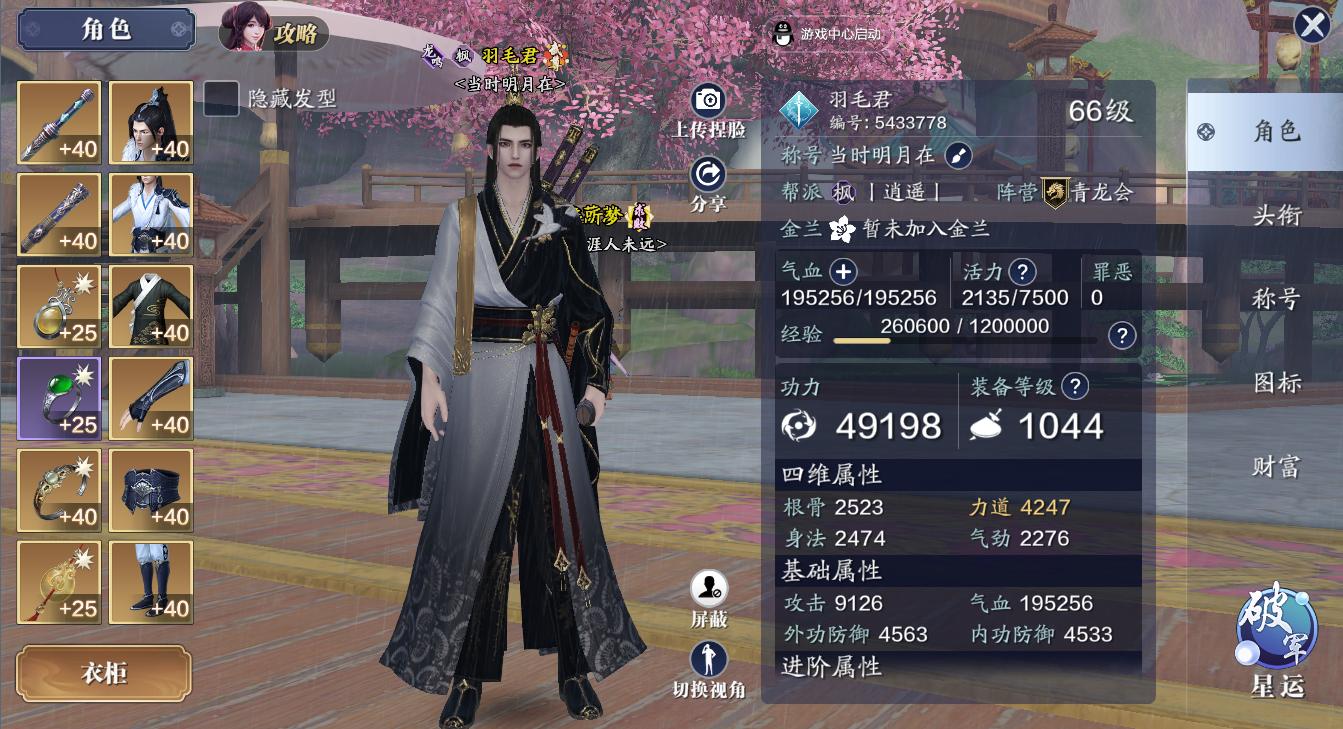Switch view with 切换视角 button

(709, 659)
